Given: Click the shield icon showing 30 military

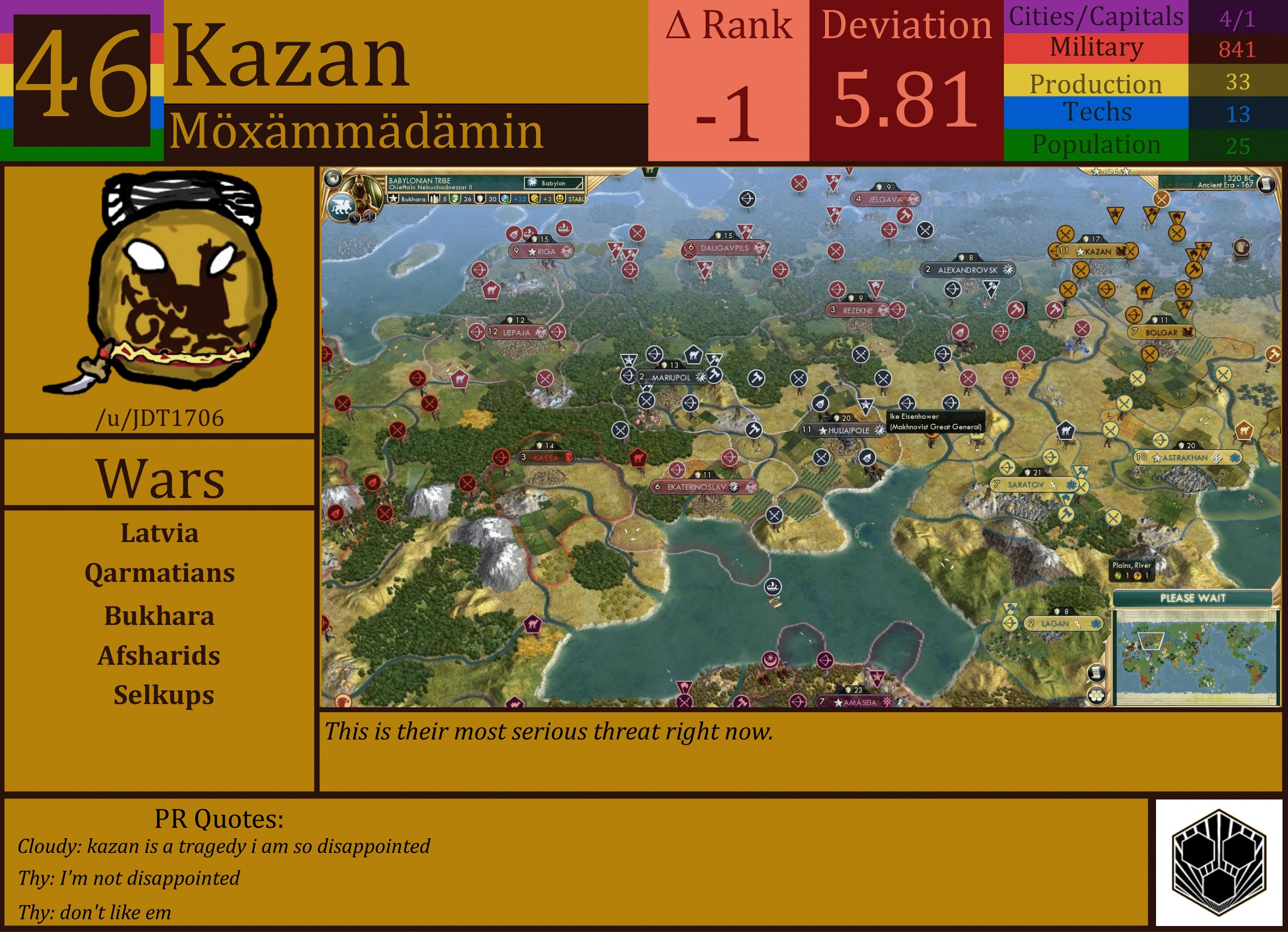Looking at the screenshot, I should coord(480,200).
